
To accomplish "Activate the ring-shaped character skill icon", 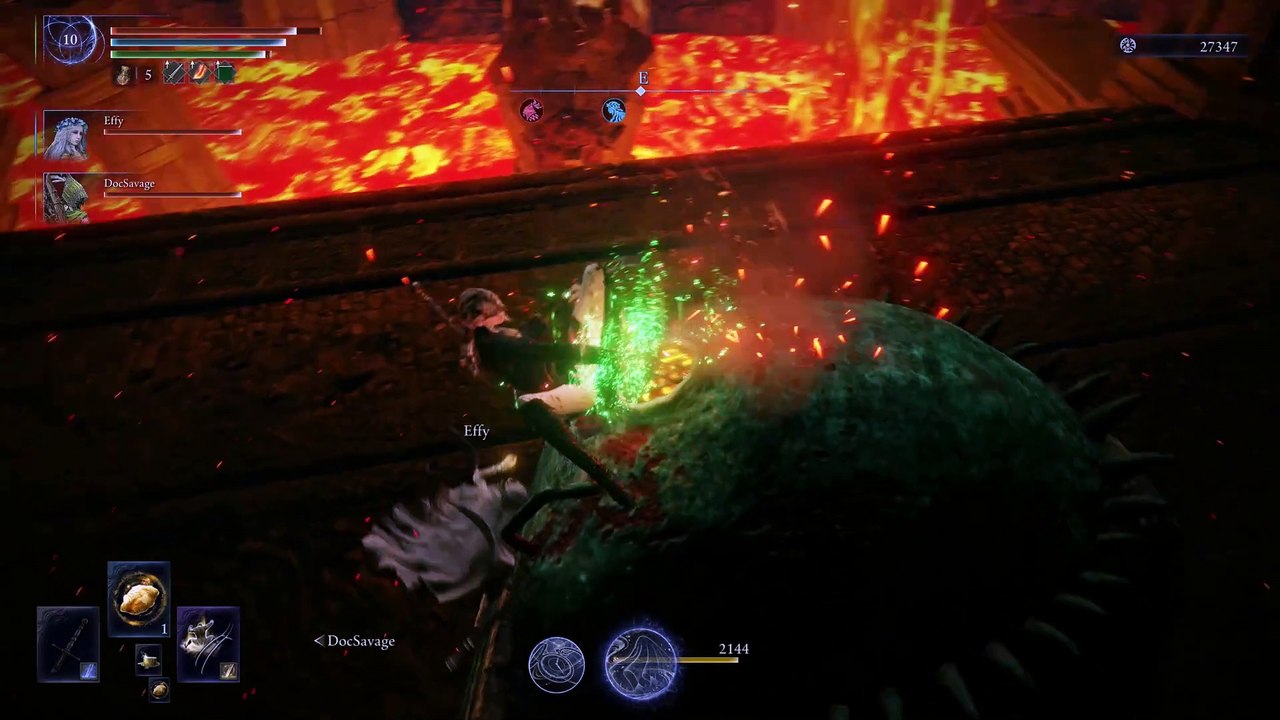I will [x=556, y=665].
